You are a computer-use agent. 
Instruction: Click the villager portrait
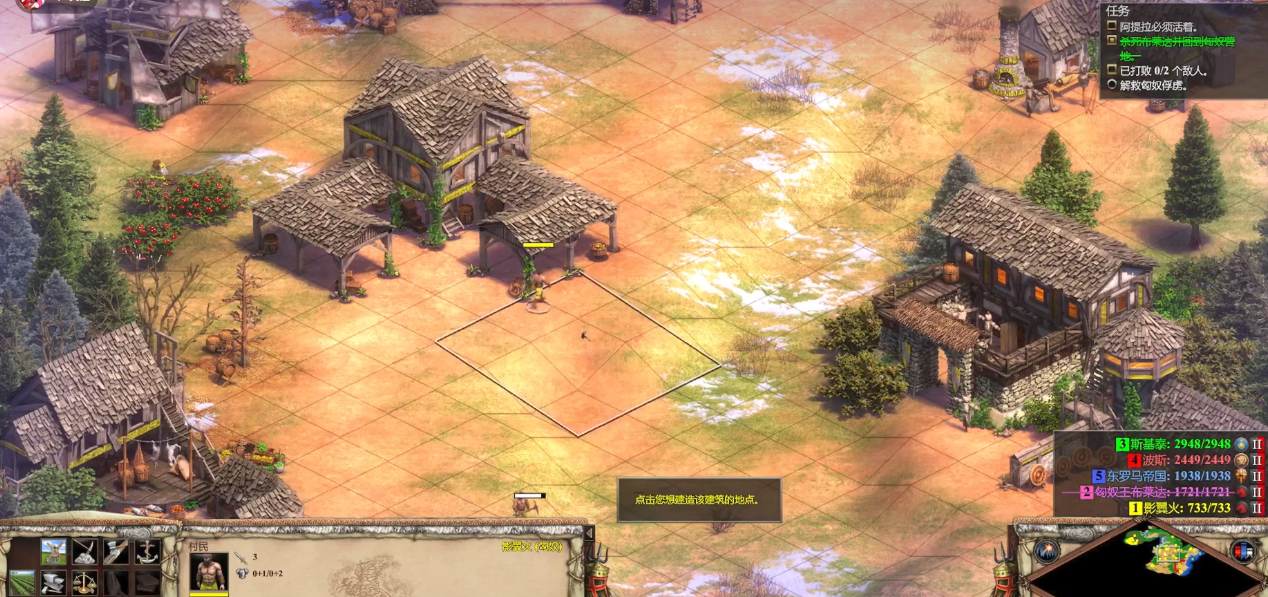click(209, 572)
